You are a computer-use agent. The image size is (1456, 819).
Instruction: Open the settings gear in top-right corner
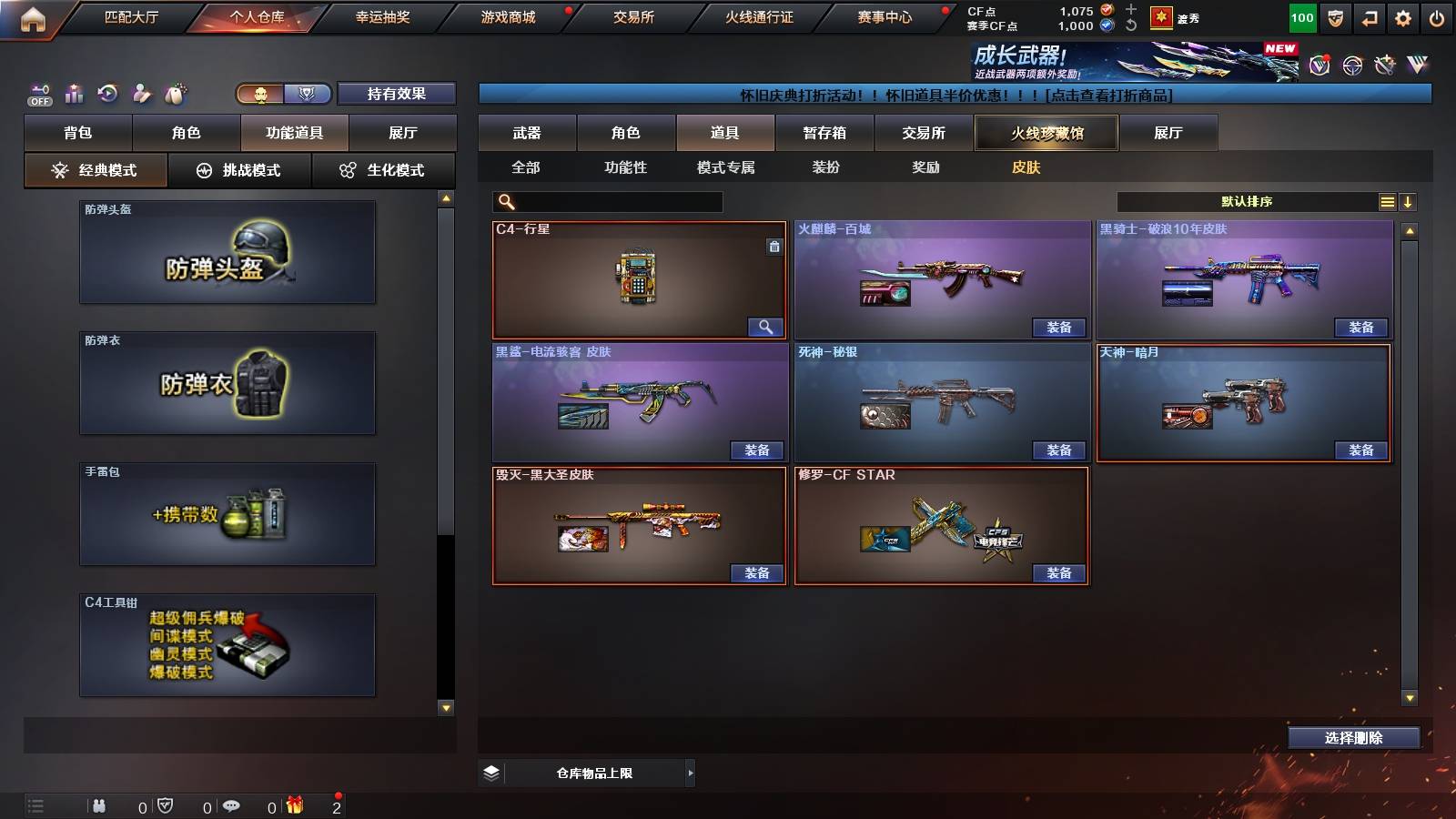click(1402, 16)
